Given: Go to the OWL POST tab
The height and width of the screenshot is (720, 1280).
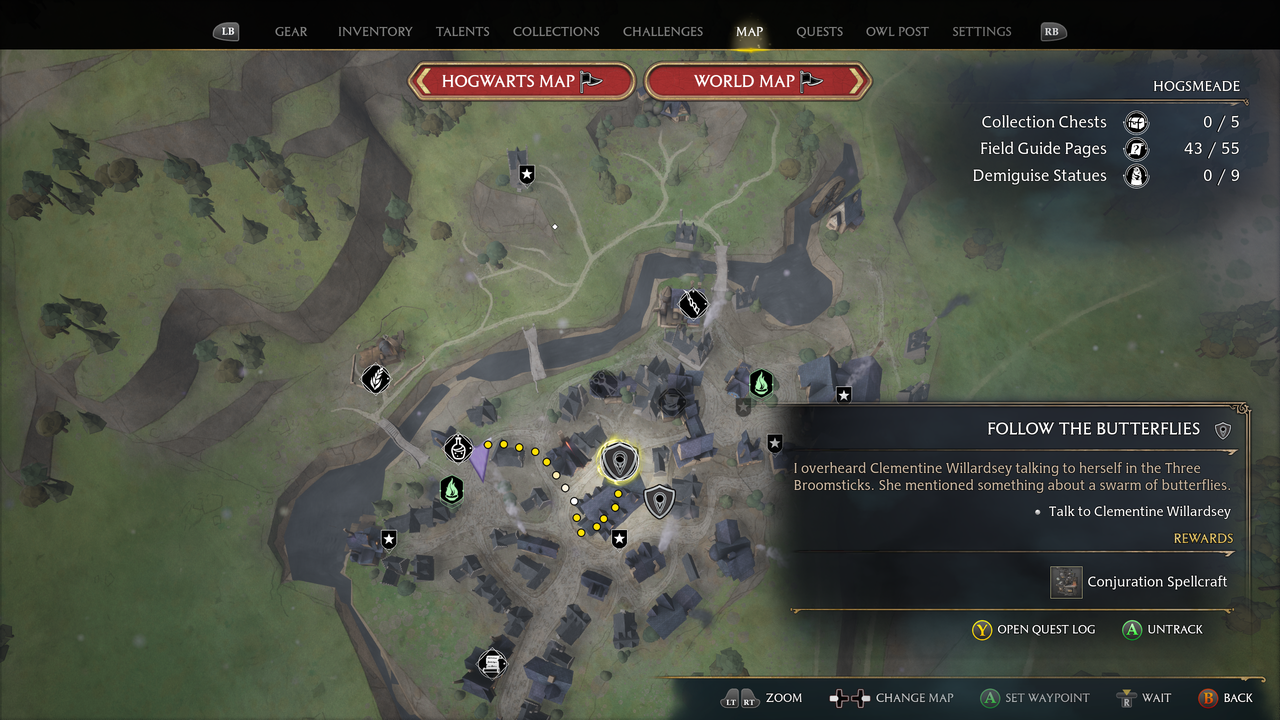Looking at the screenshot, I should pos(897,31).
